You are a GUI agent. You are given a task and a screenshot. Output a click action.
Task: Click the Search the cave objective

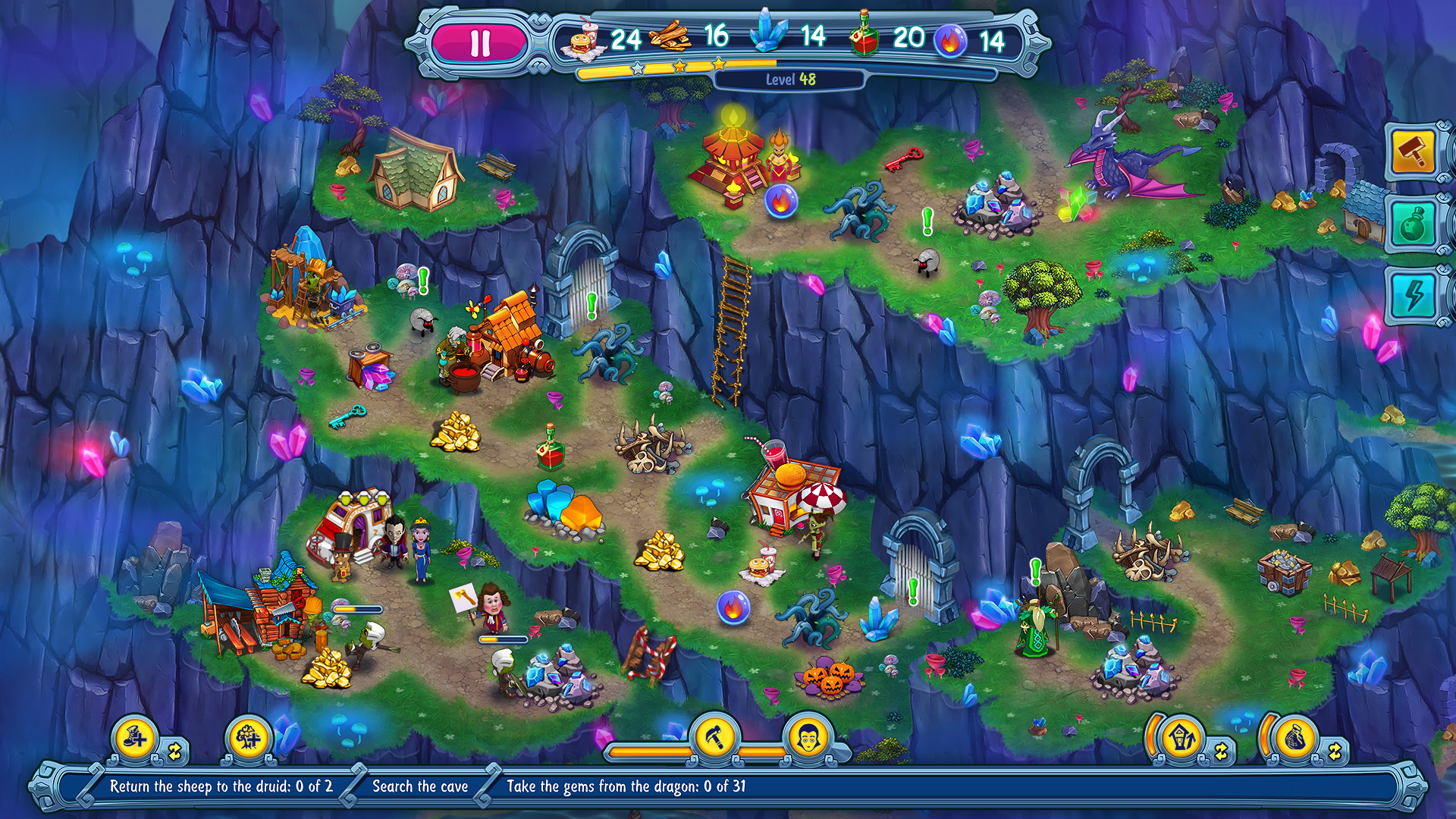point(420,786)
